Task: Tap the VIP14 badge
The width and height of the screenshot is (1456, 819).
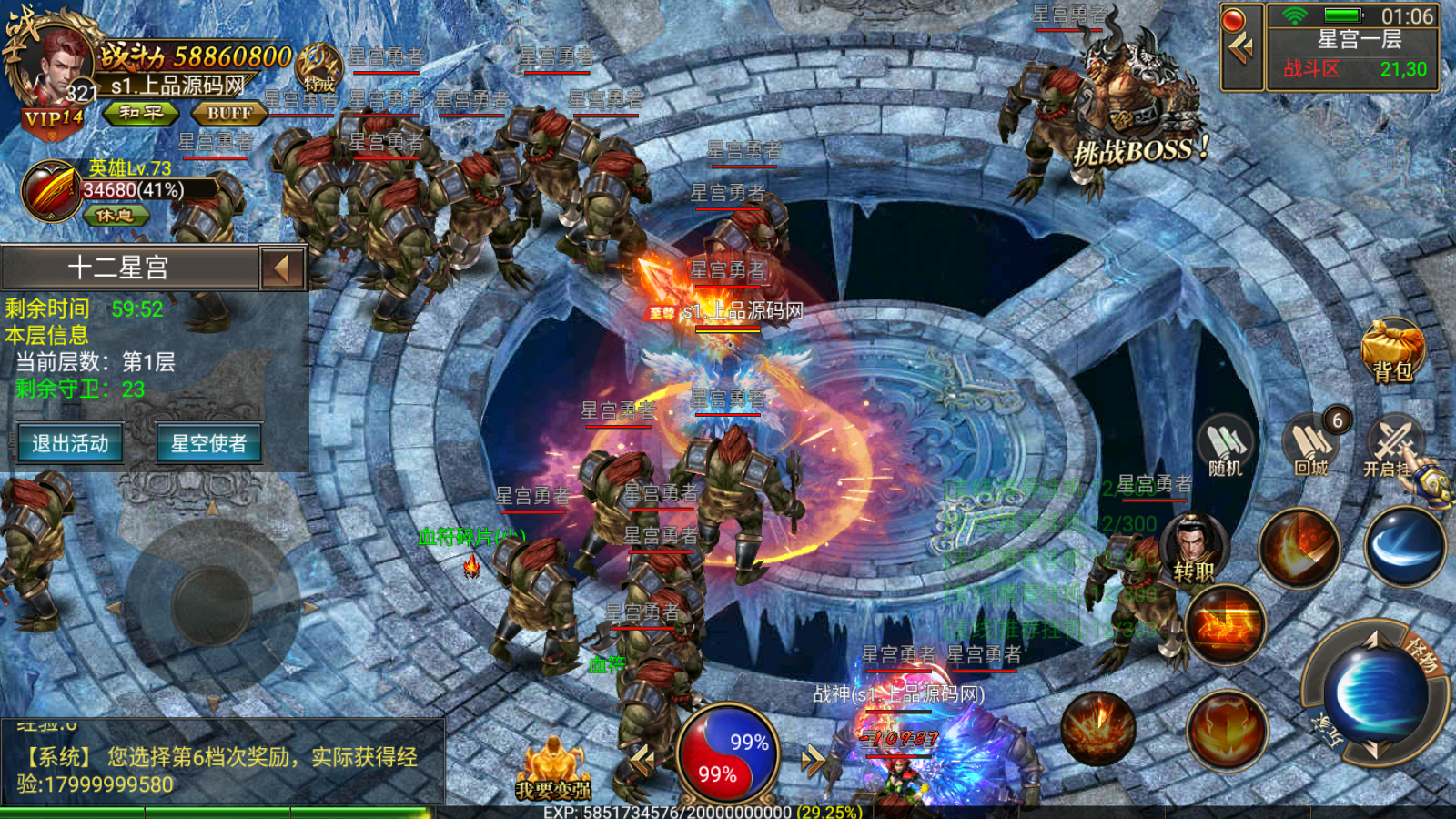Action: tap(53, 119)
